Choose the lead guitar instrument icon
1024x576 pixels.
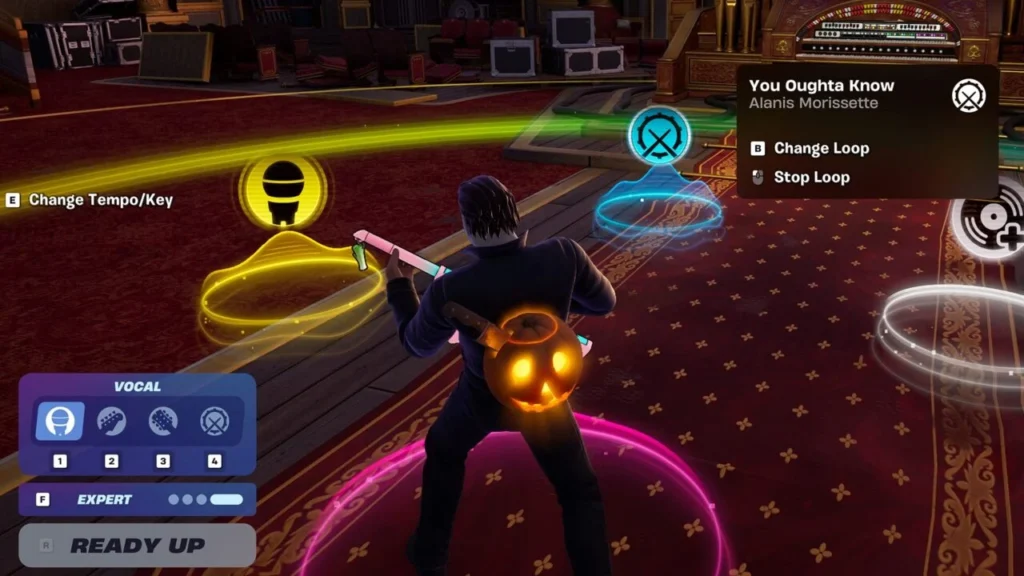111,421
